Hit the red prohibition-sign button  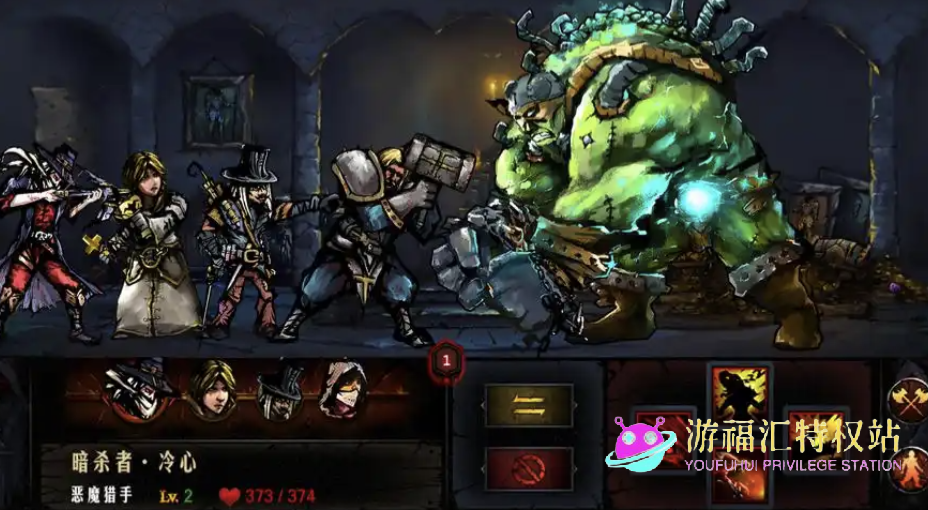[528, 467]
